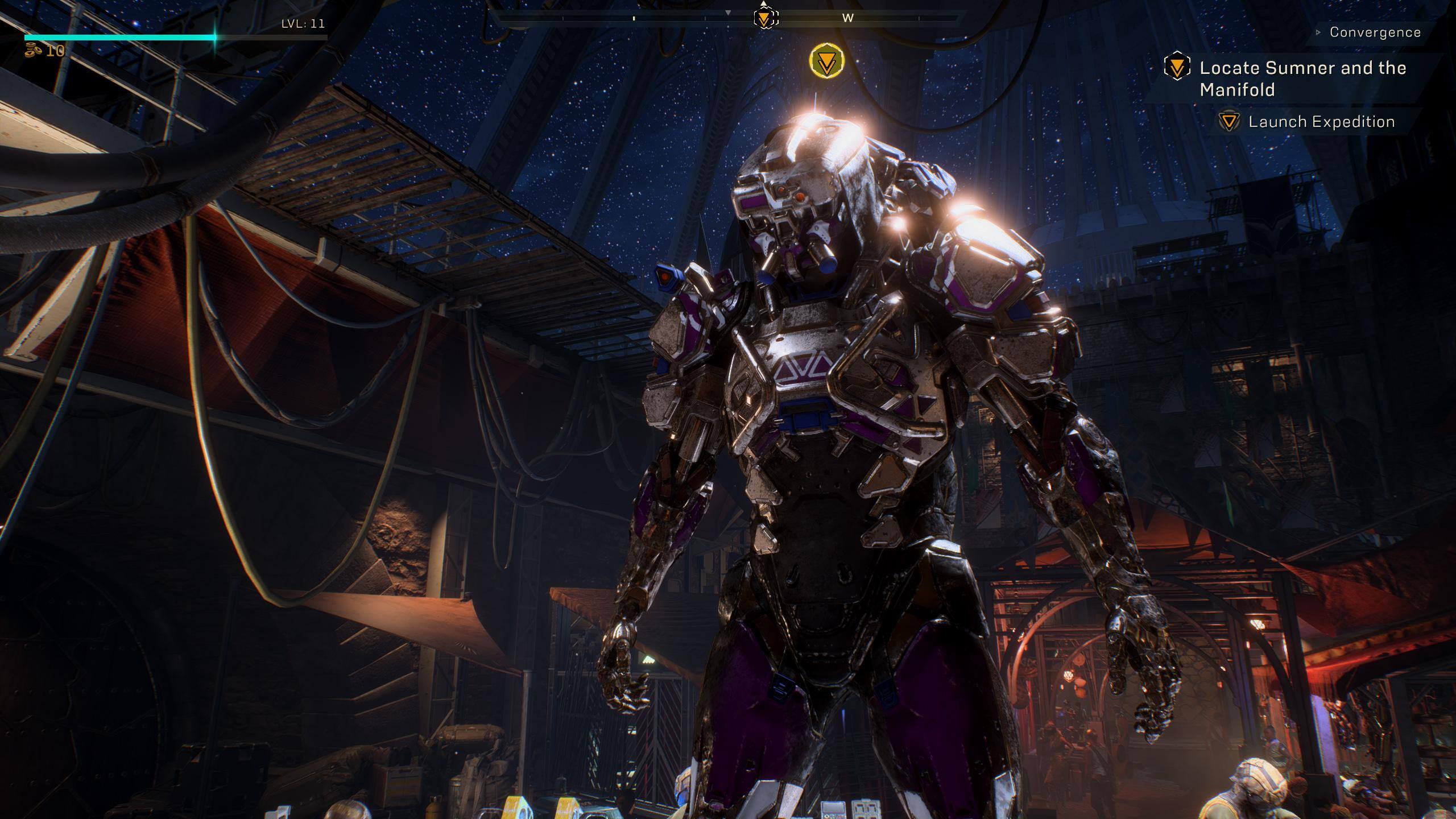This screenshot has width=1456, height=819.
Task: Click the coin currency icon
Action: coord(33,51)
